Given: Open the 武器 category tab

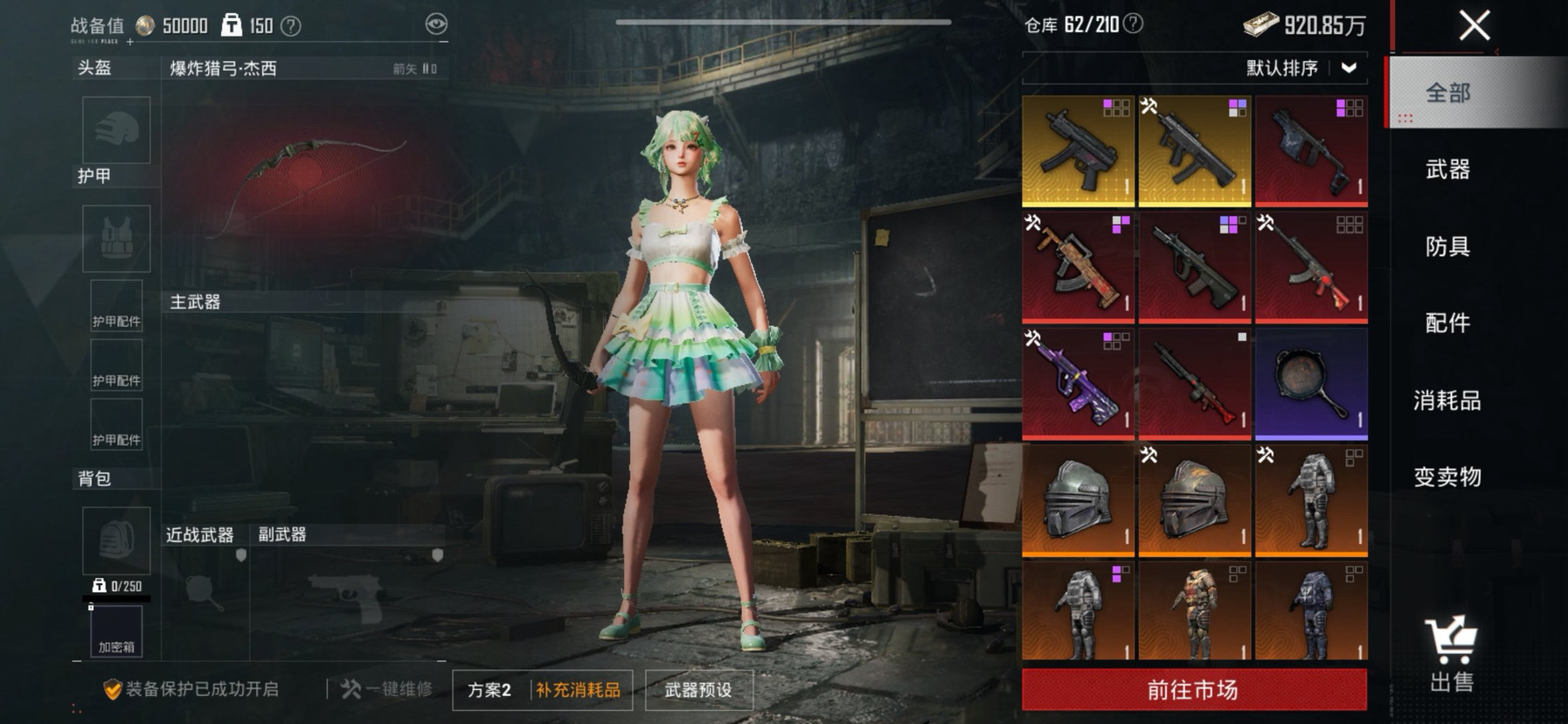Looking at the screenshot, I should pyautogui.click(x=1447, y=170).
